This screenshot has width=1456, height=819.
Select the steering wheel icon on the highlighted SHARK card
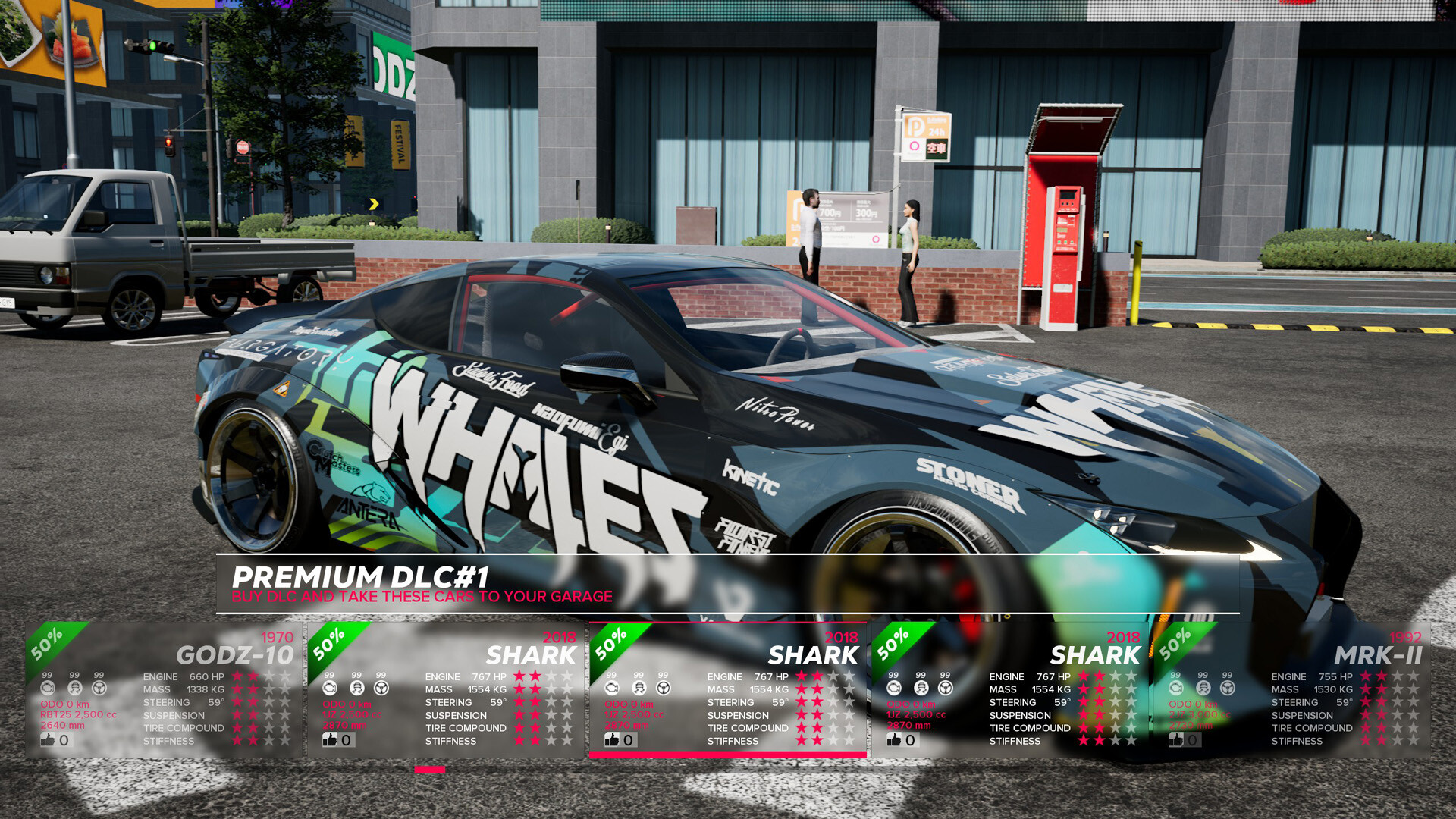coord(663,687)
